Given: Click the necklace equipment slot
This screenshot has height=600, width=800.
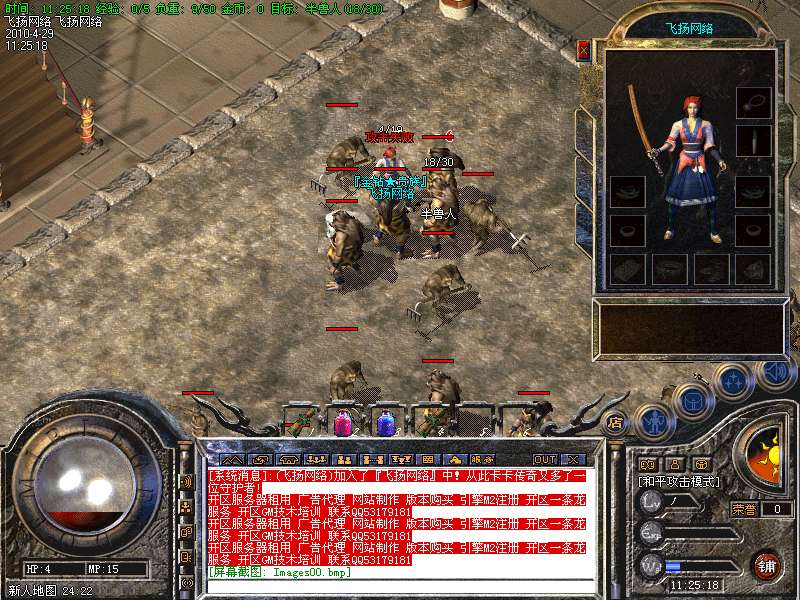Looking at the screenshot, I should [753, 100].
